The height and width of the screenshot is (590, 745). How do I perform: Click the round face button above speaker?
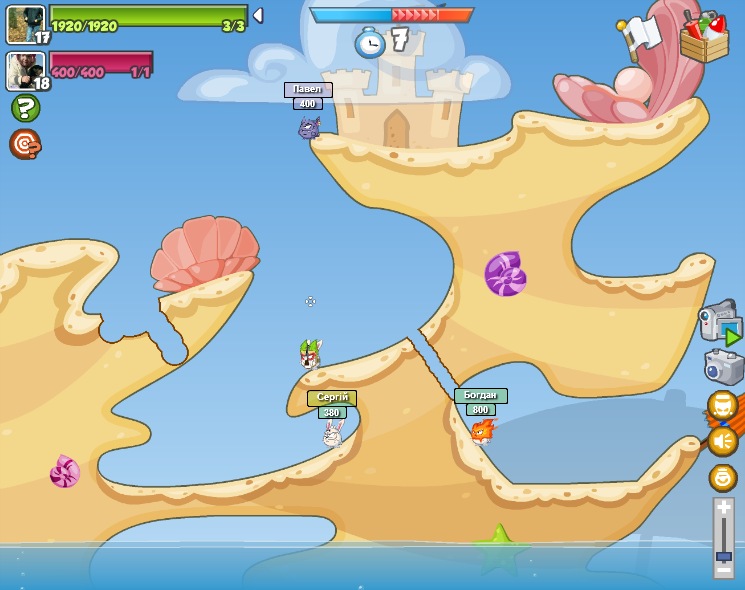722,405
